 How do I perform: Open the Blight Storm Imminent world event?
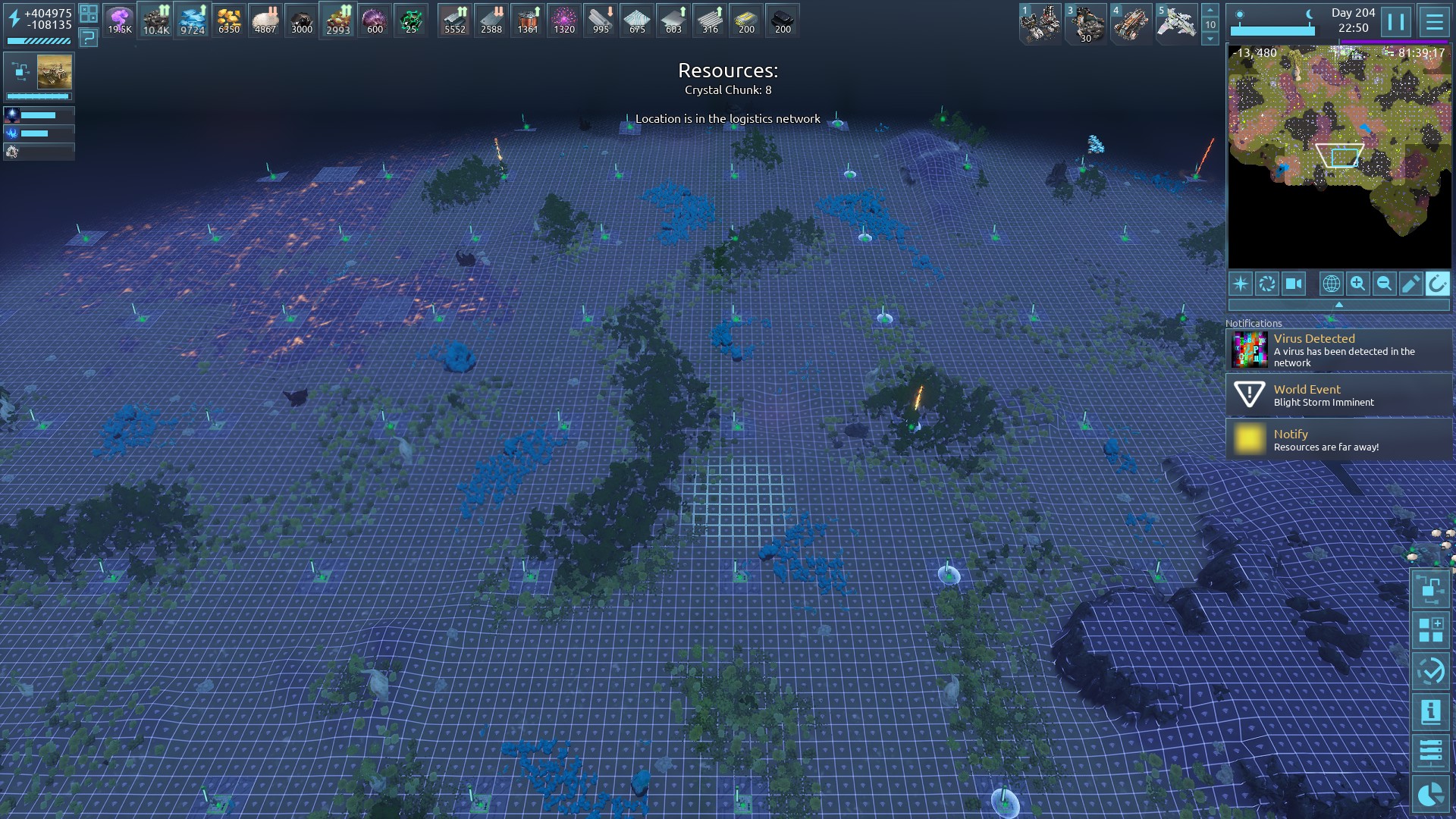coord(1339,395)
